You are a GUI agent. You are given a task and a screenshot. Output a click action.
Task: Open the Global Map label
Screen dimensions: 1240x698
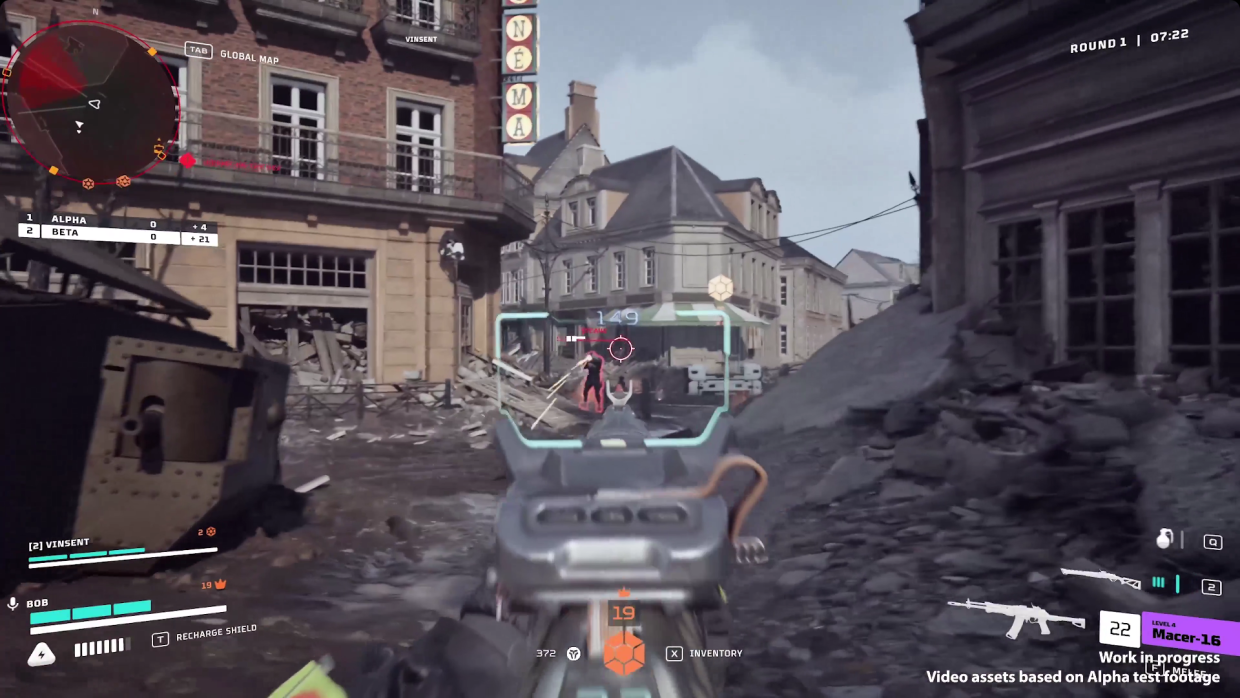click(x=249, y=57)
